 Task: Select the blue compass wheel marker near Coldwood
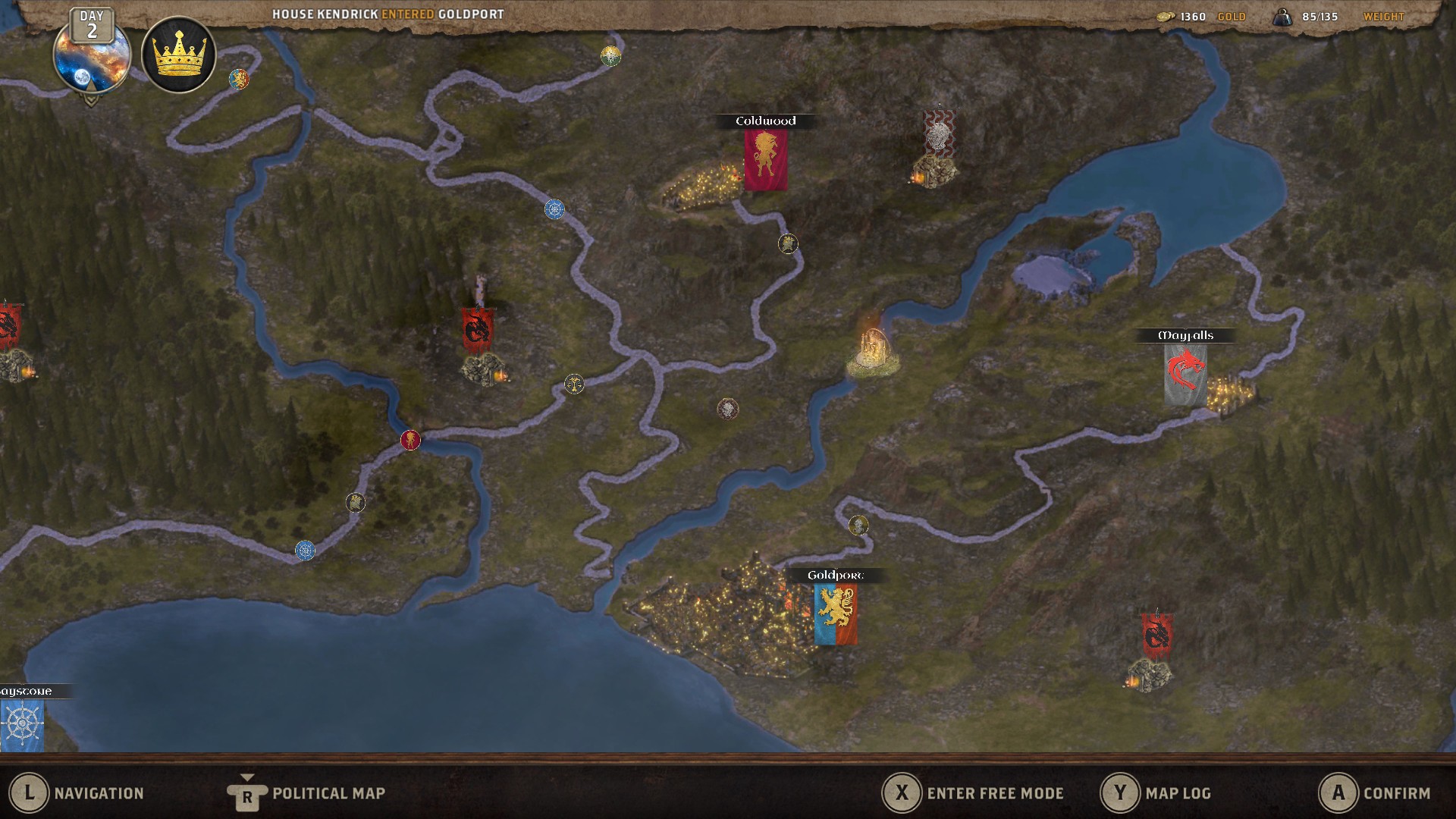tap(555, 209)
